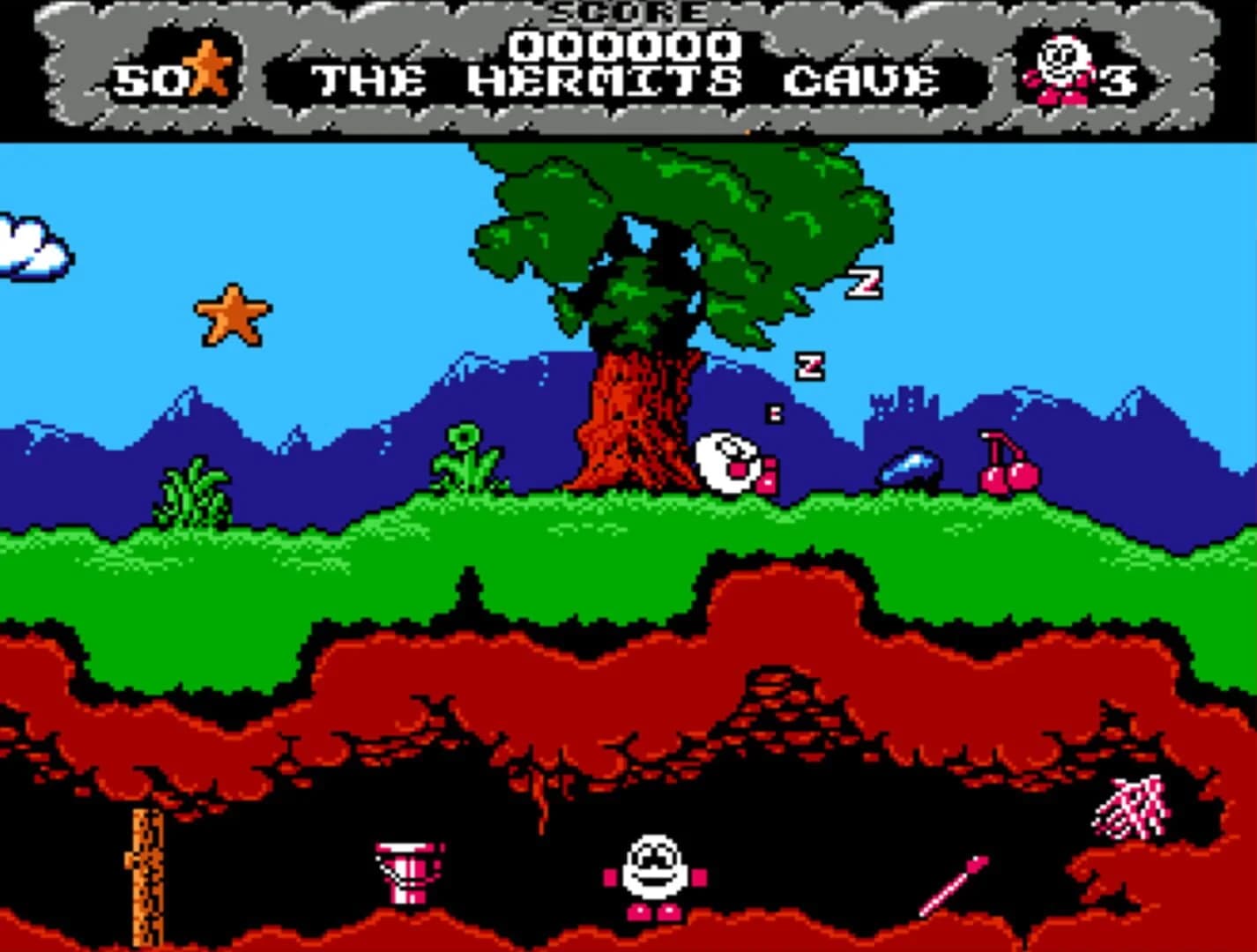Click the SCORE label at top center
The width and height of the screenshot is (1257, 952).
[x=626, y=11]
